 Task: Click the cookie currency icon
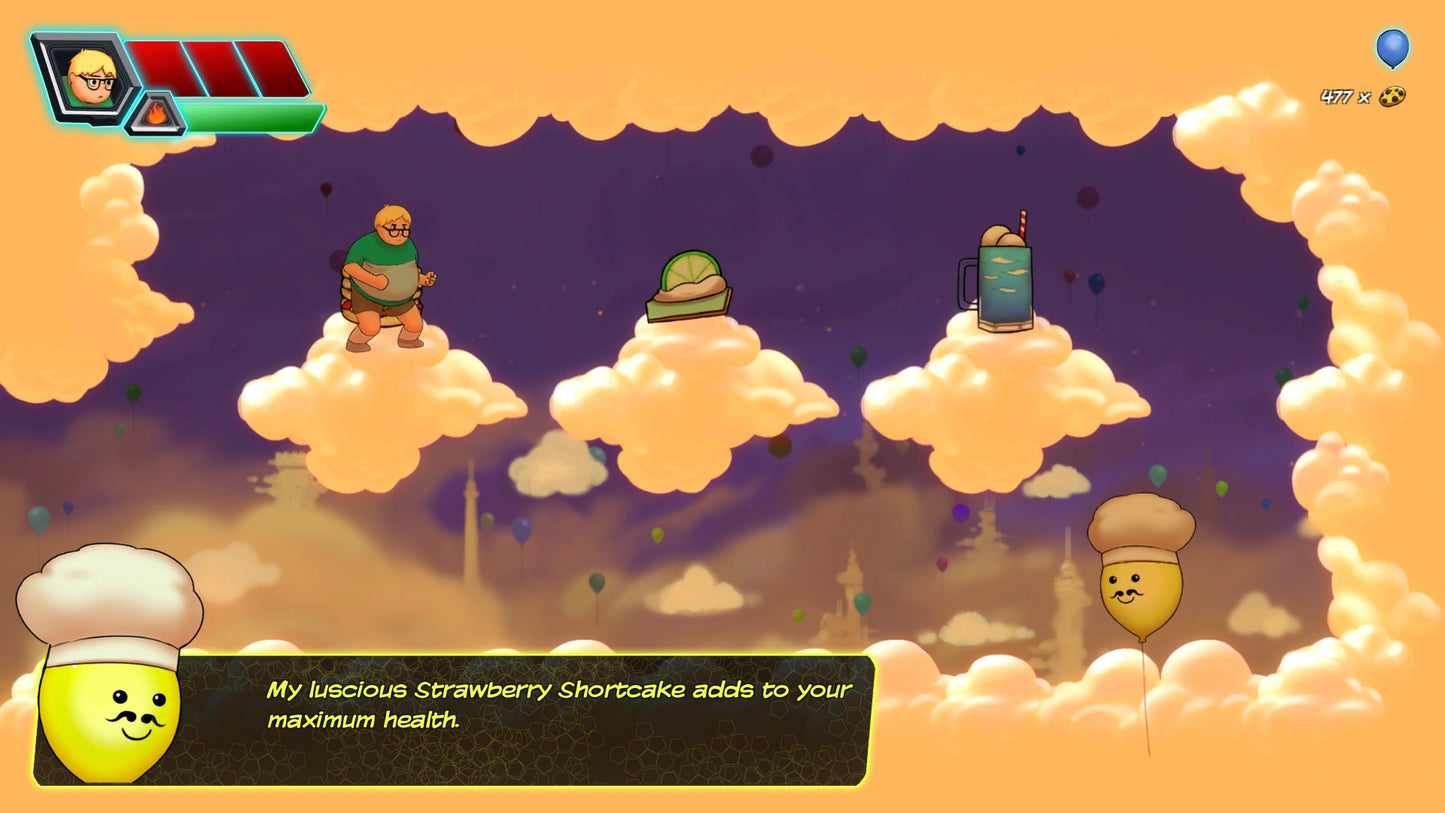1390,98
